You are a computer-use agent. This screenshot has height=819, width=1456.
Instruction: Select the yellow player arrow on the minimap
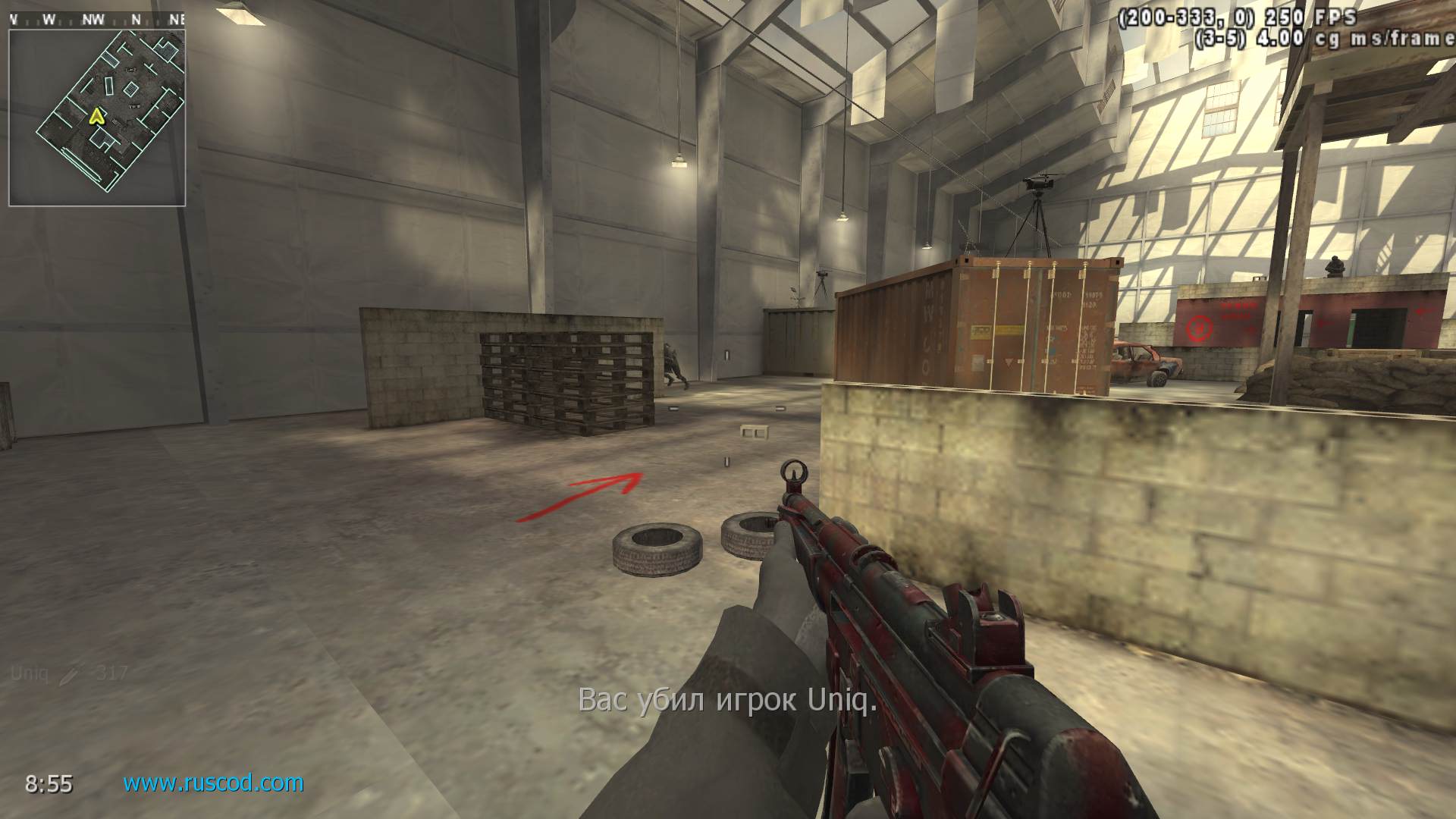pos(96,116)
